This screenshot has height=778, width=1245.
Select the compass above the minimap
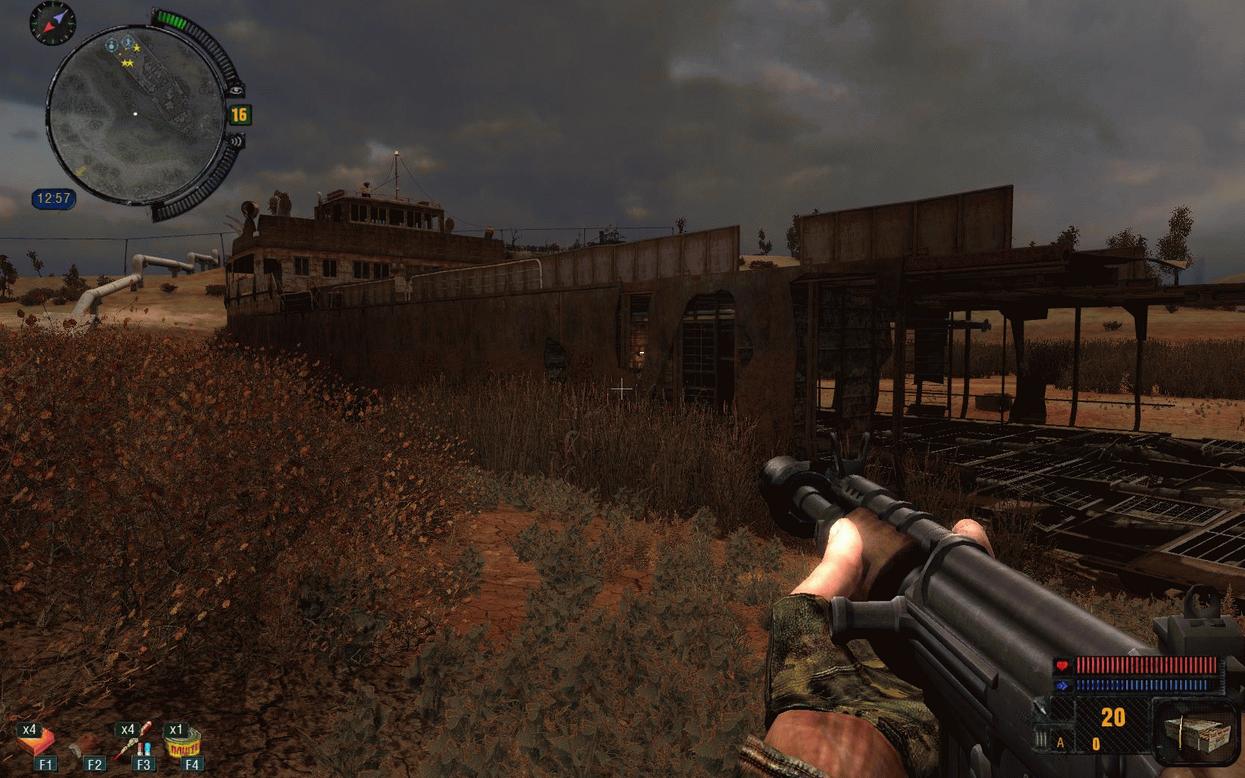pos(52,21)
